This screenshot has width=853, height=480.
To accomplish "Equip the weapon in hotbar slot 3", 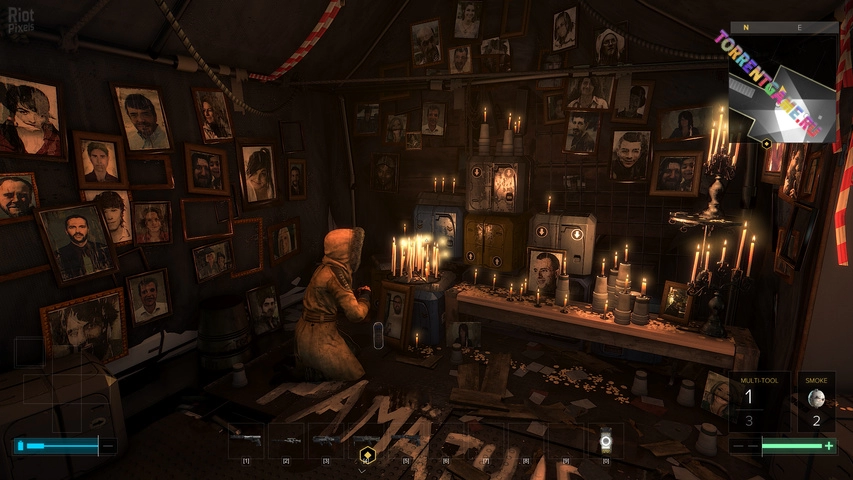I will [x=326, y=440].
